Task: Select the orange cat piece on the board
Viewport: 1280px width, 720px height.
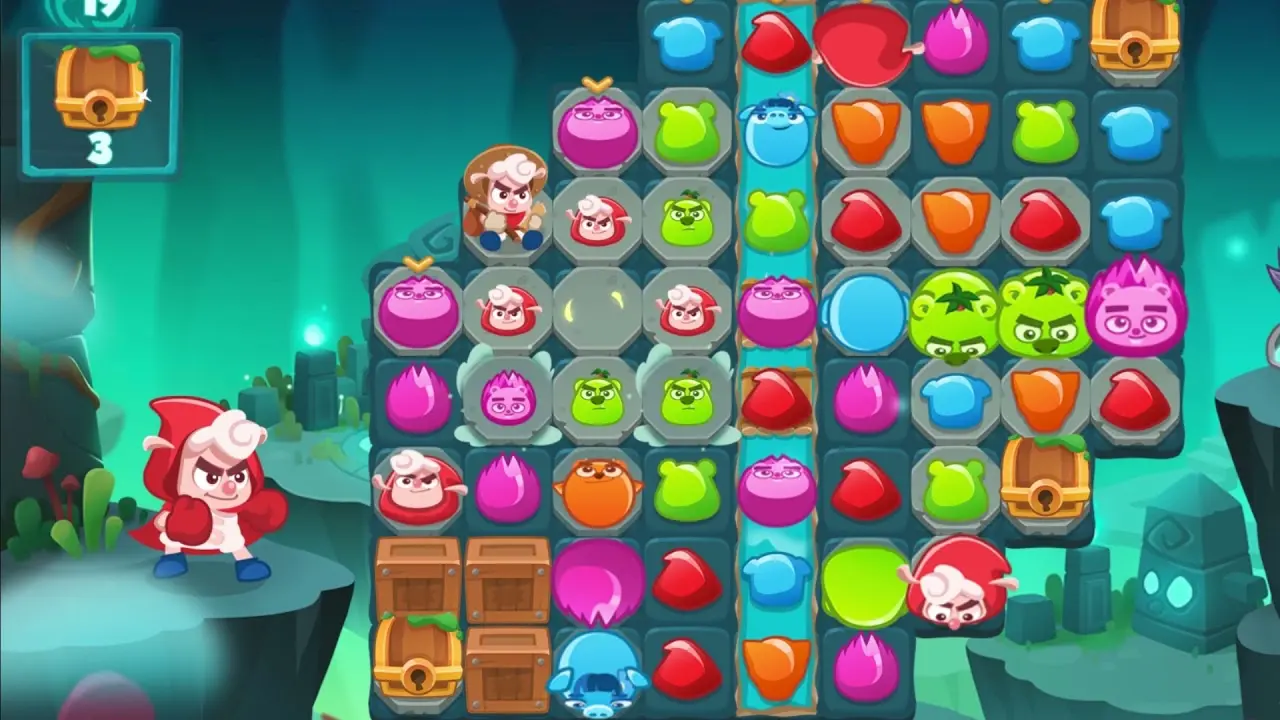Action: pyautogui.click(x=596, y=490)
